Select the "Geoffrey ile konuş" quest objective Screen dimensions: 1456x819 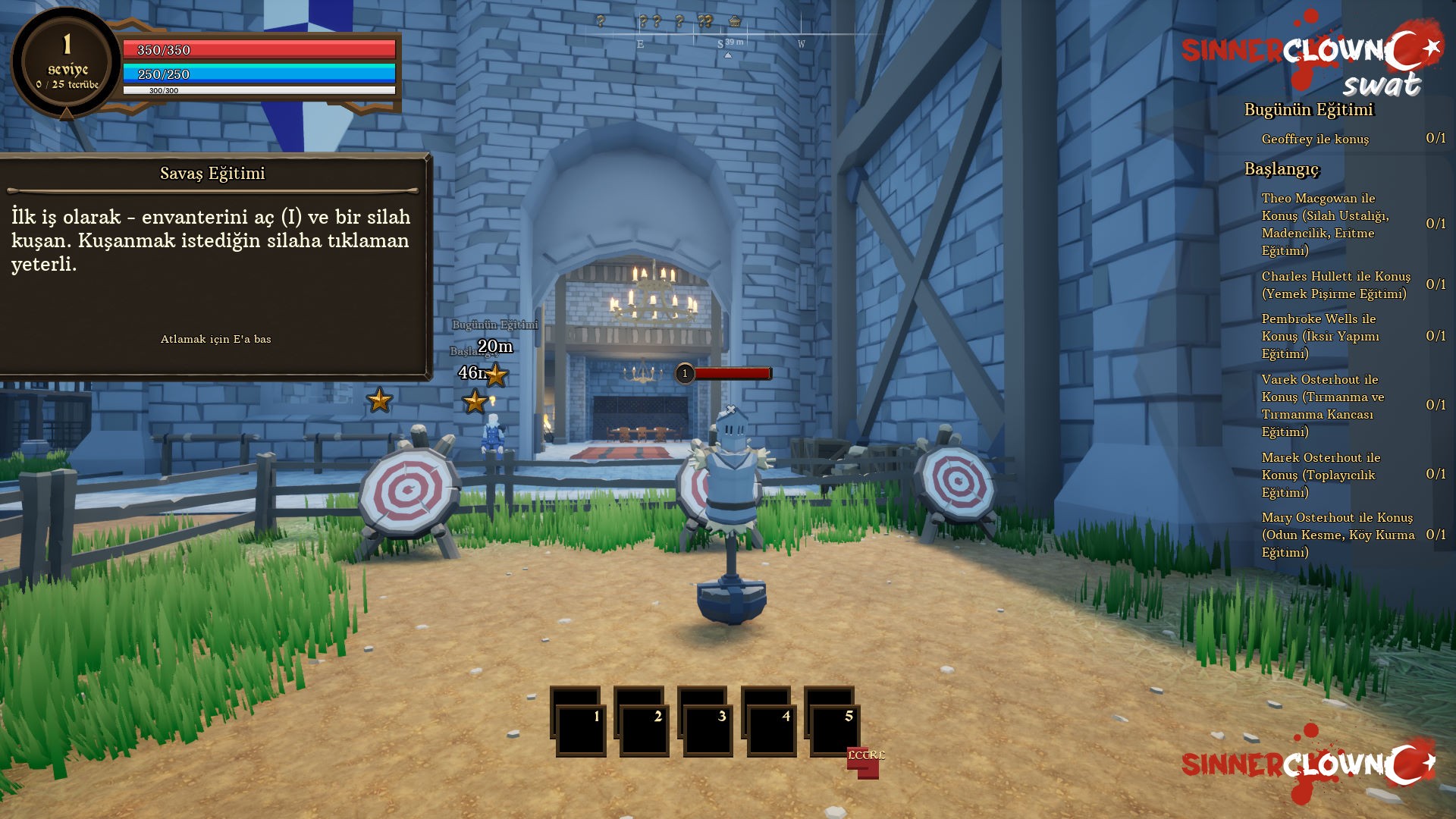tap(1315, 139)
